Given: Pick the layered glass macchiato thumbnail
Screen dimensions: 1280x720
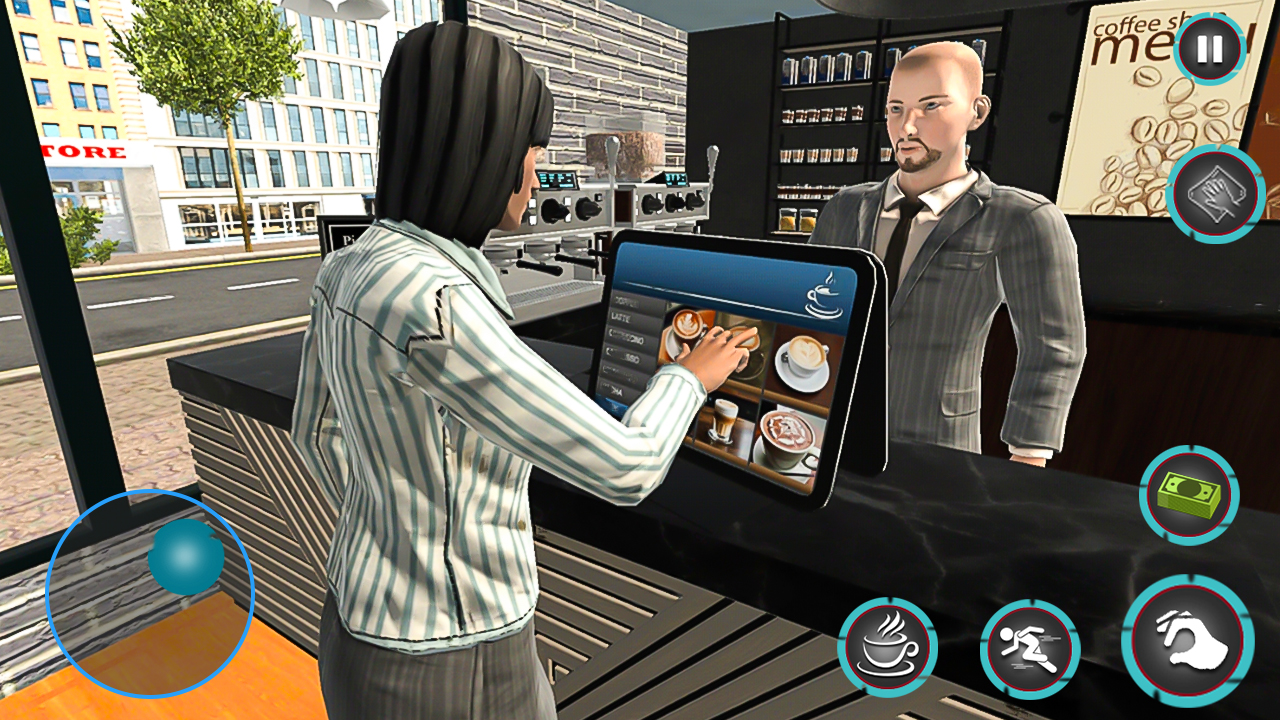Looking at the screenshot, I should 722,422.
